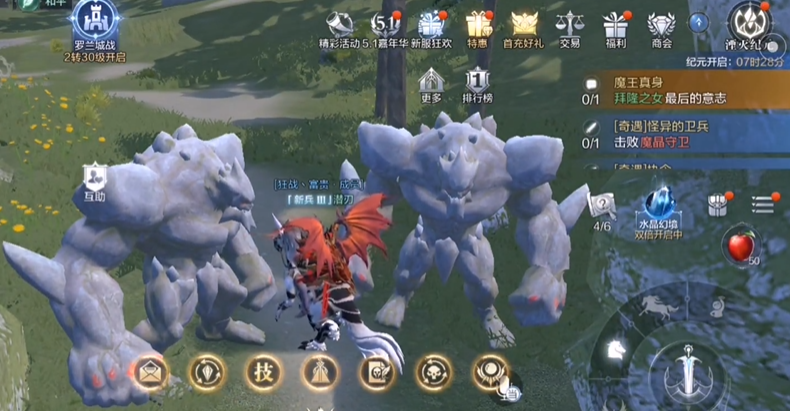This screenshot has width=790, height=411.
Task: Open the 5.1嘉年华 carnival event
Action: pyautogui.click(x=388, y=27)
